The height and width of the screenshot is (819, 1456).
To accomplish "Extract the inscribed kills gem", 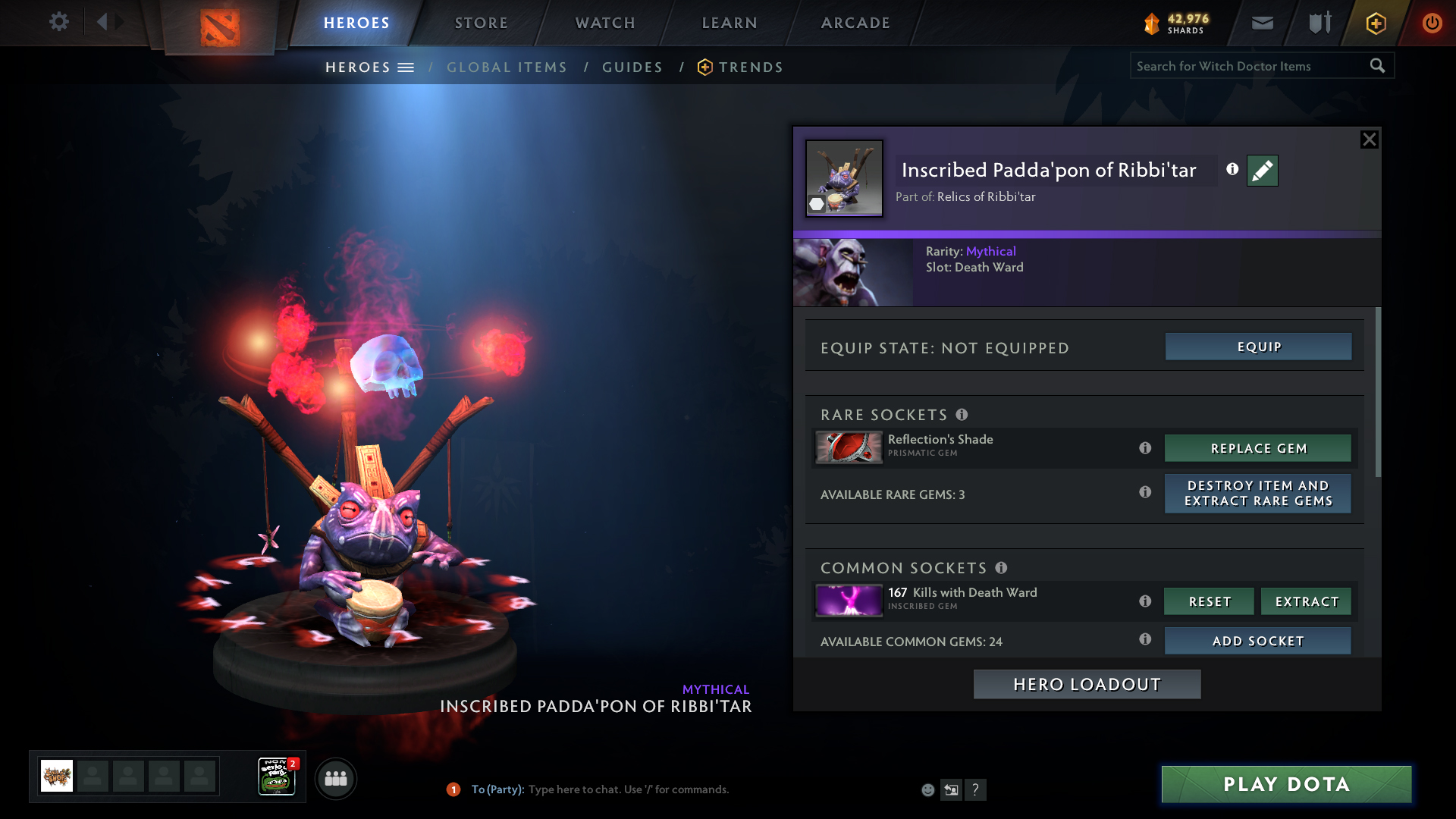I will (1307, 601).
